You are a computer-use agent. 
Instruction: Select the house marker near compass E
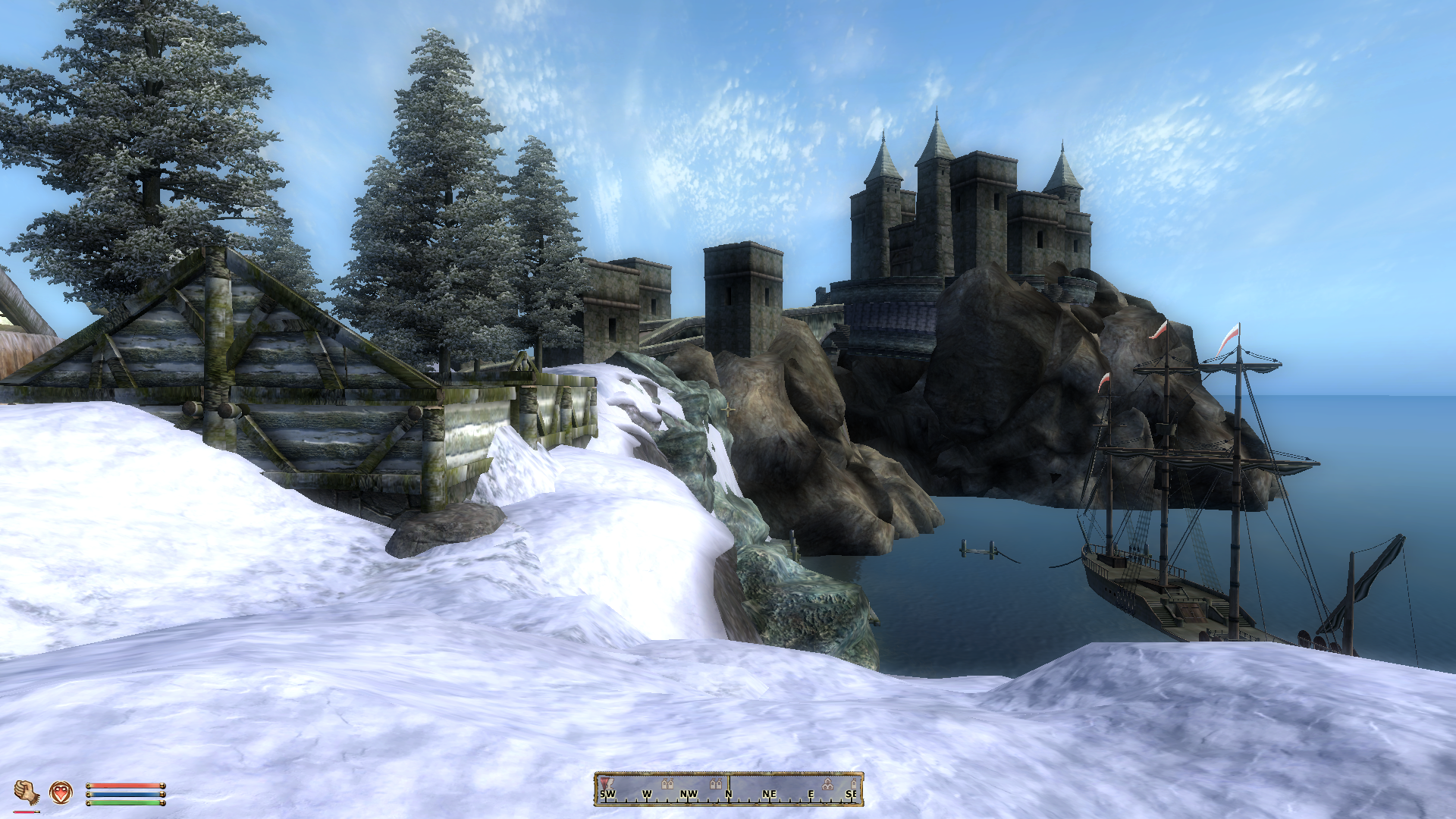point(828,784)
